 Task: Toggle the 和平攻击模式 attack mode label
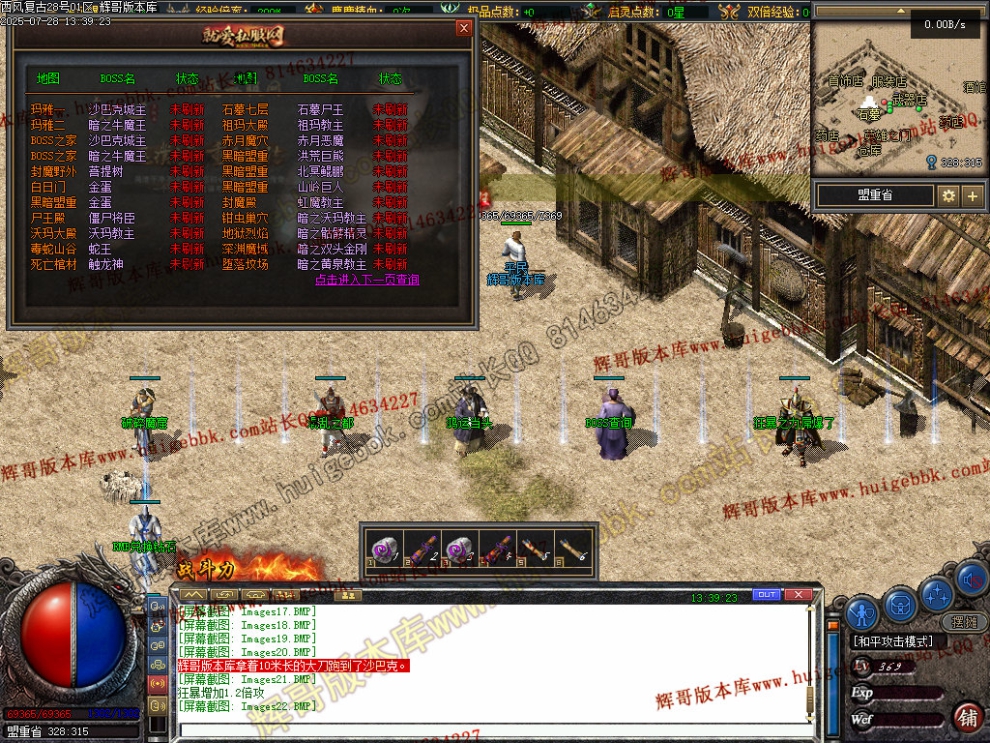click(894, 641)
